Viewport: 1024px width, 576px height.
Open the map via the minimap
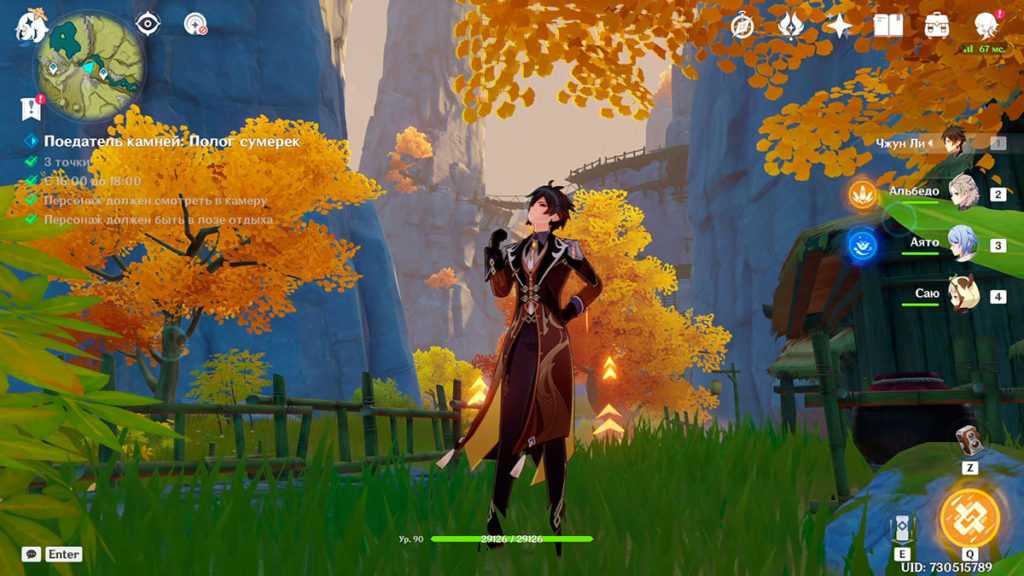[x=91, y=67]
